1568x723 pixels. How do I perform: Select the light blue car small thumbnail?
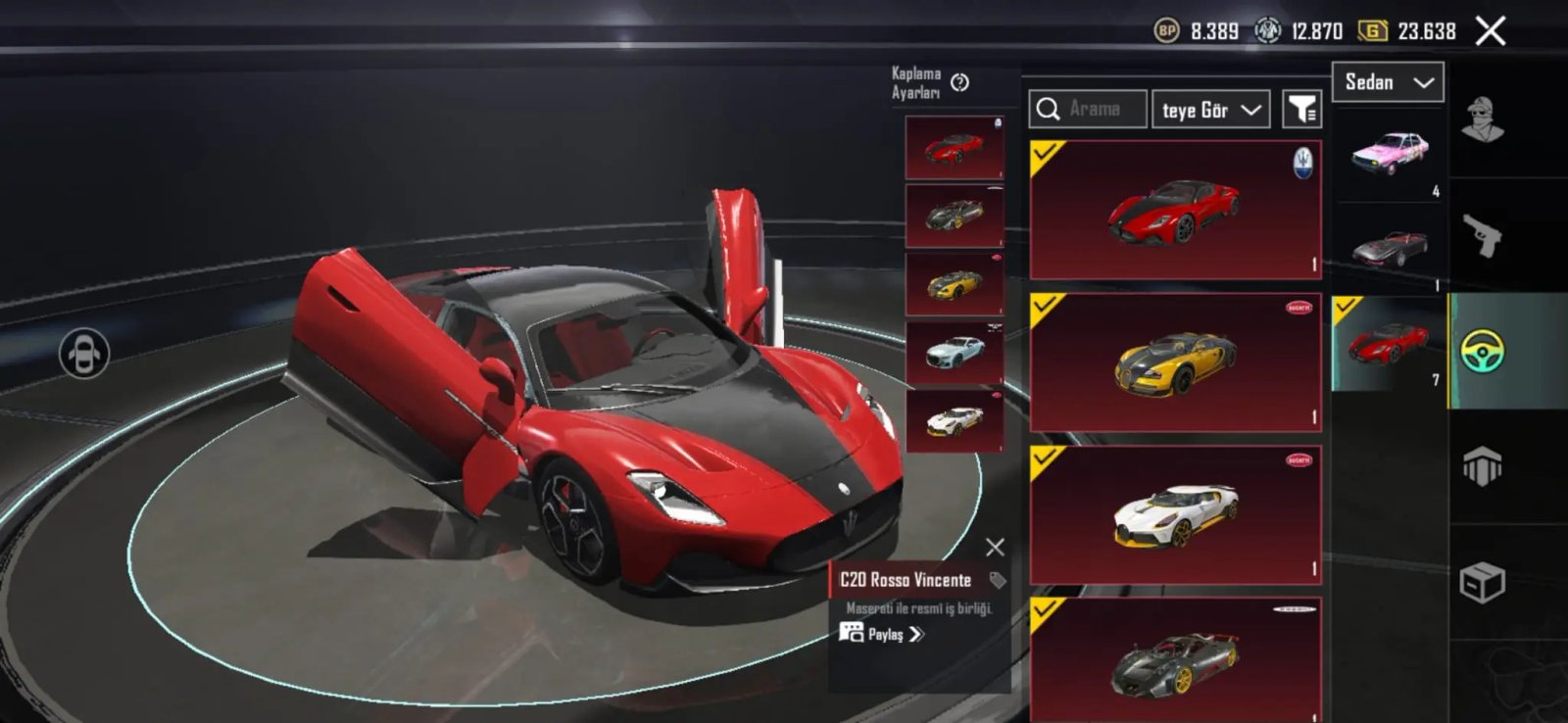point(955,351)
